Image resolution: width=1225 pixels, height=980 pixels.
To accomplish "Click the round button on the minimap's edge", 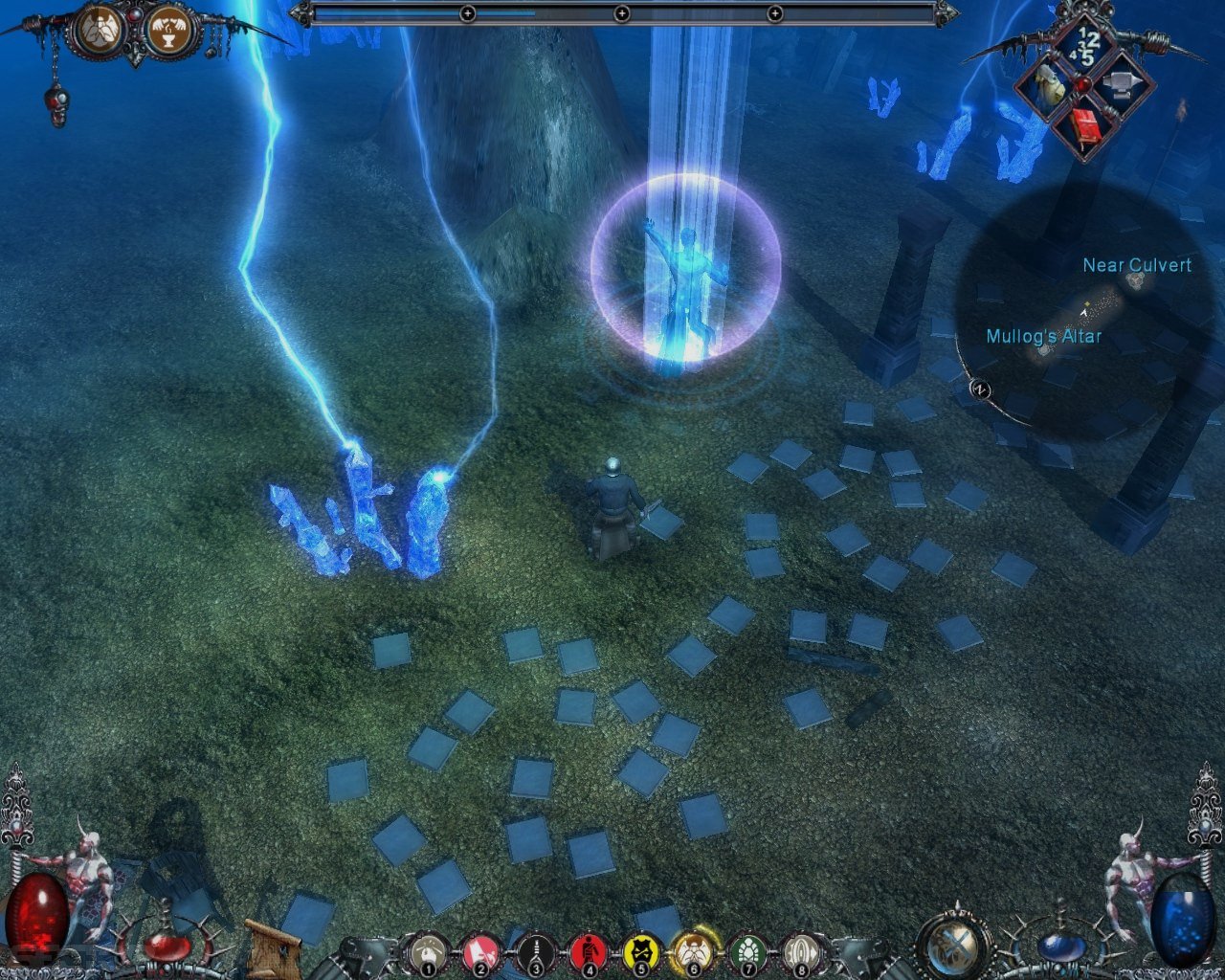I will point(978,389).
